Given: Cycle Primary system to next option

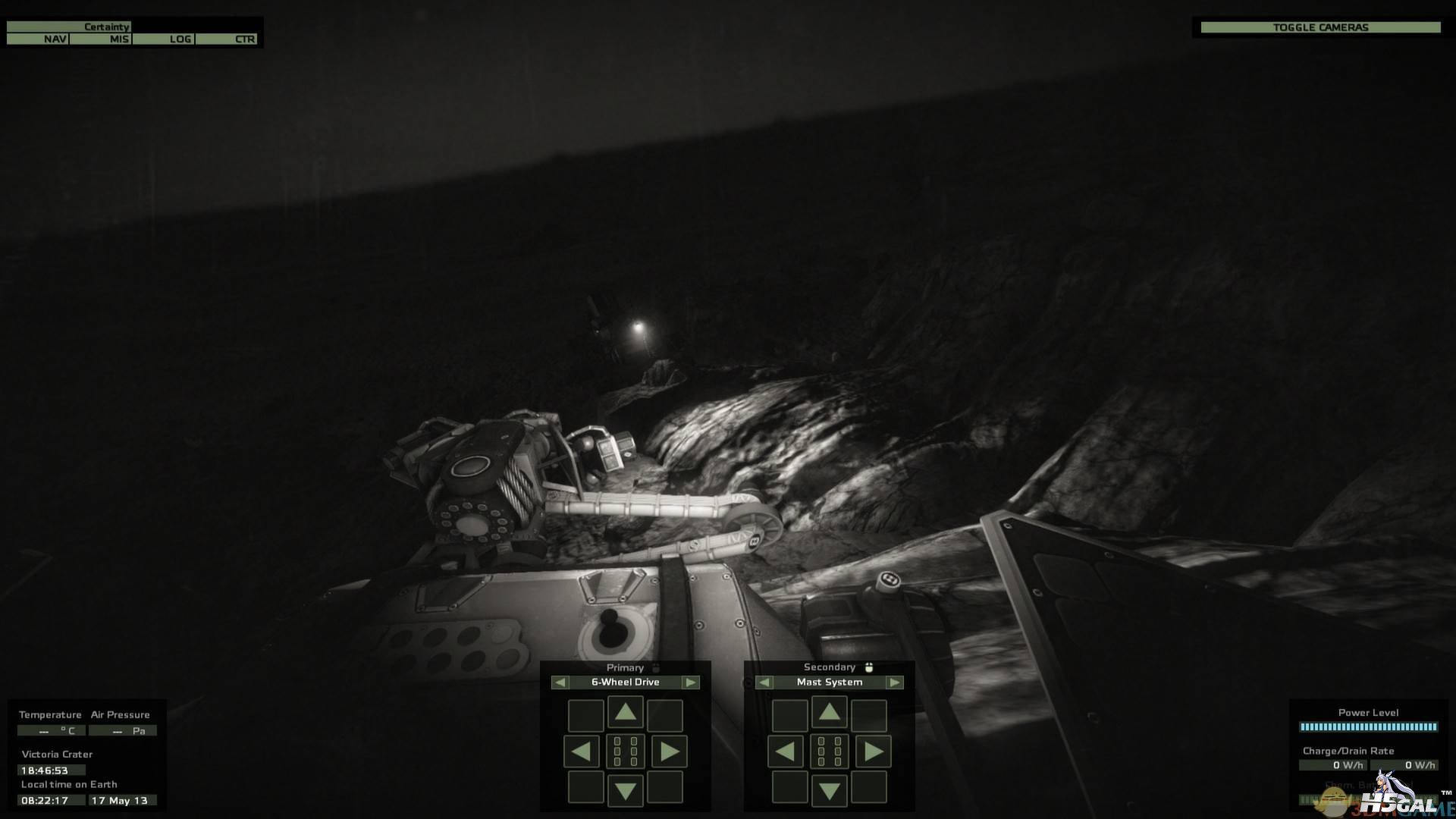Looking at the screenshot, I should 690,682.
